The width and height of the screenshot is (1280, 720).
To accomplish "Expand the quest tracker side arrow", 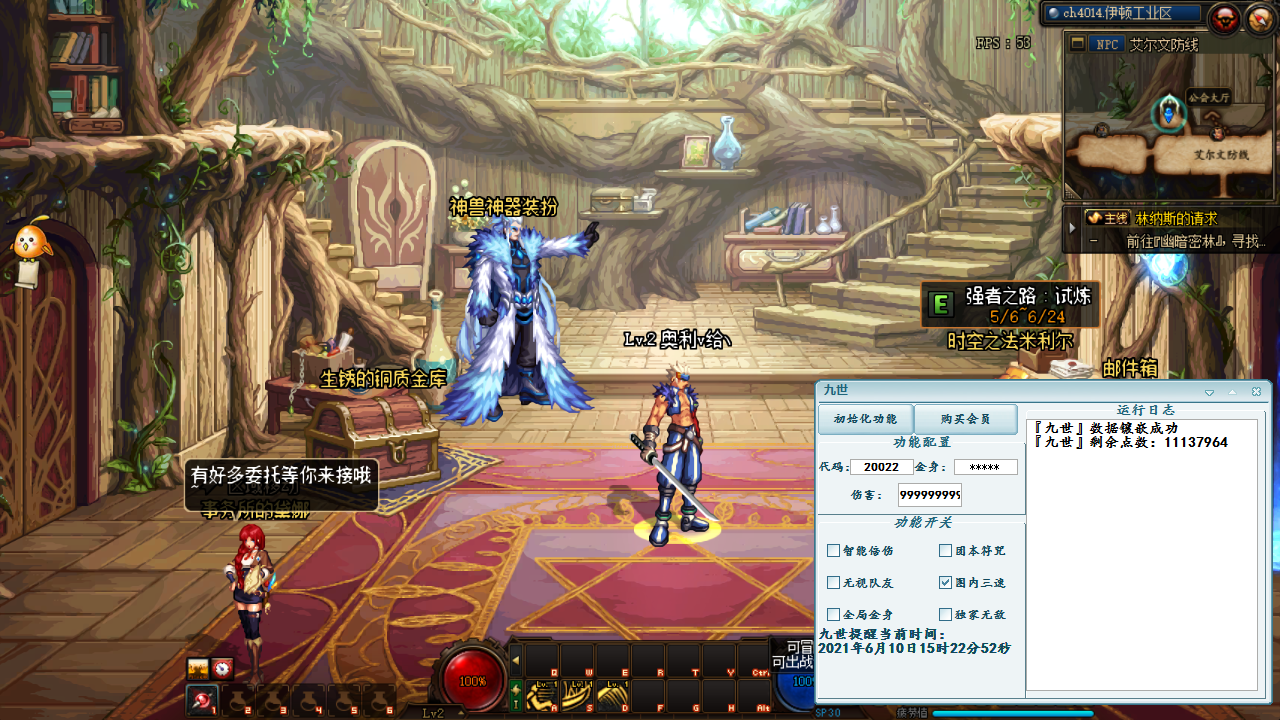I will point(1072,227).
